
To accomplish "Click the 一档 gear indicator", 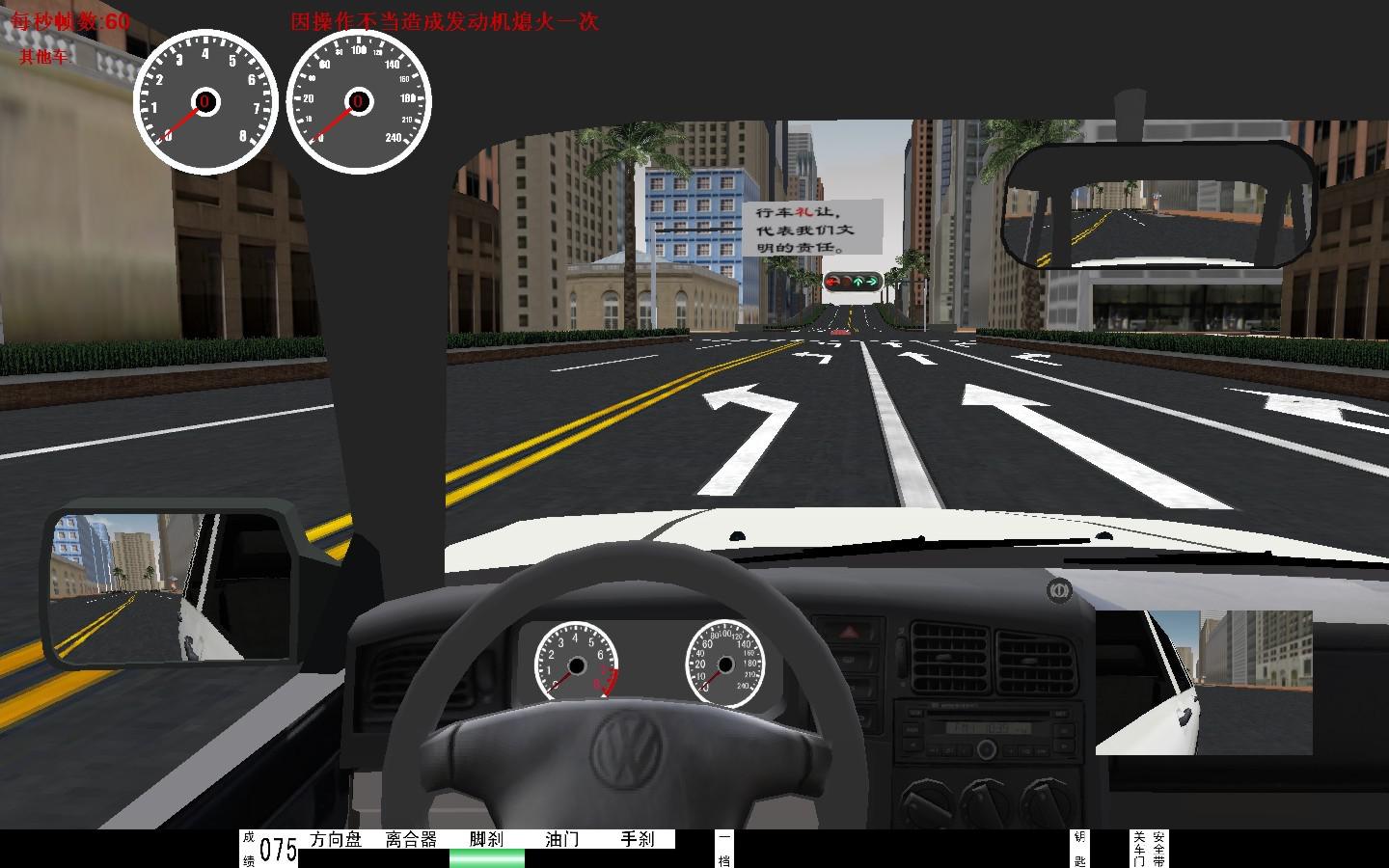I will [x=724, y=849].
